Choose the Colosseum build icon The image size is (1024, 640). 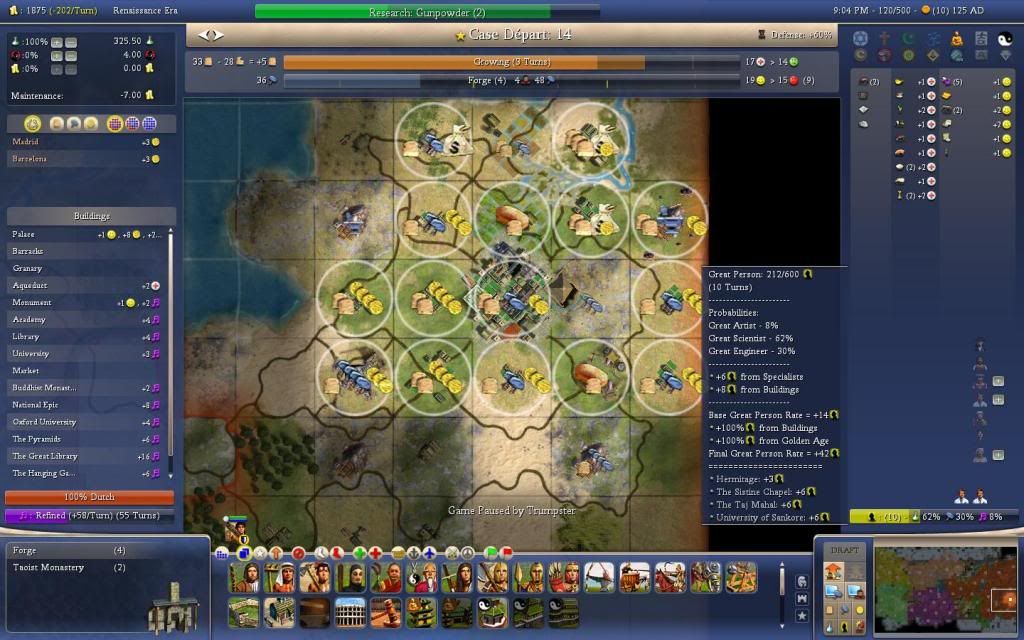351,612
